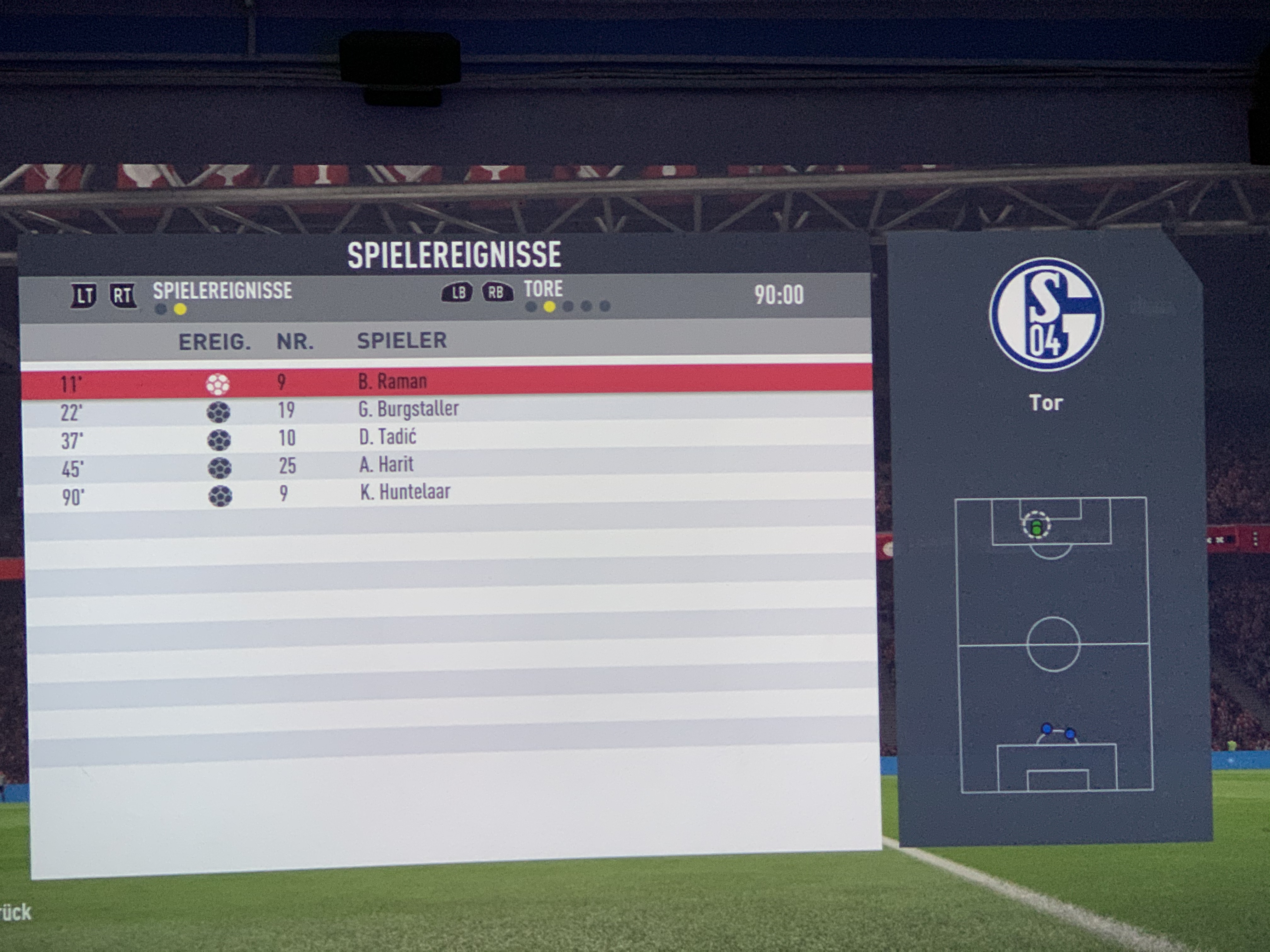Click the Schalke 04 club crest
This screenshot has height=952, width=1270.
1045,314
